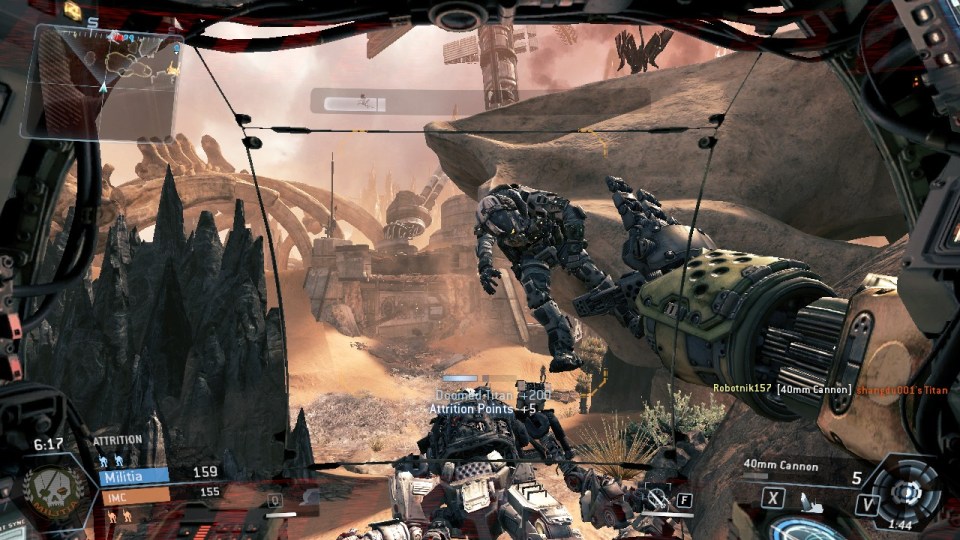
Task: Click the blue Militia team bar
Action: coord(133,474)
